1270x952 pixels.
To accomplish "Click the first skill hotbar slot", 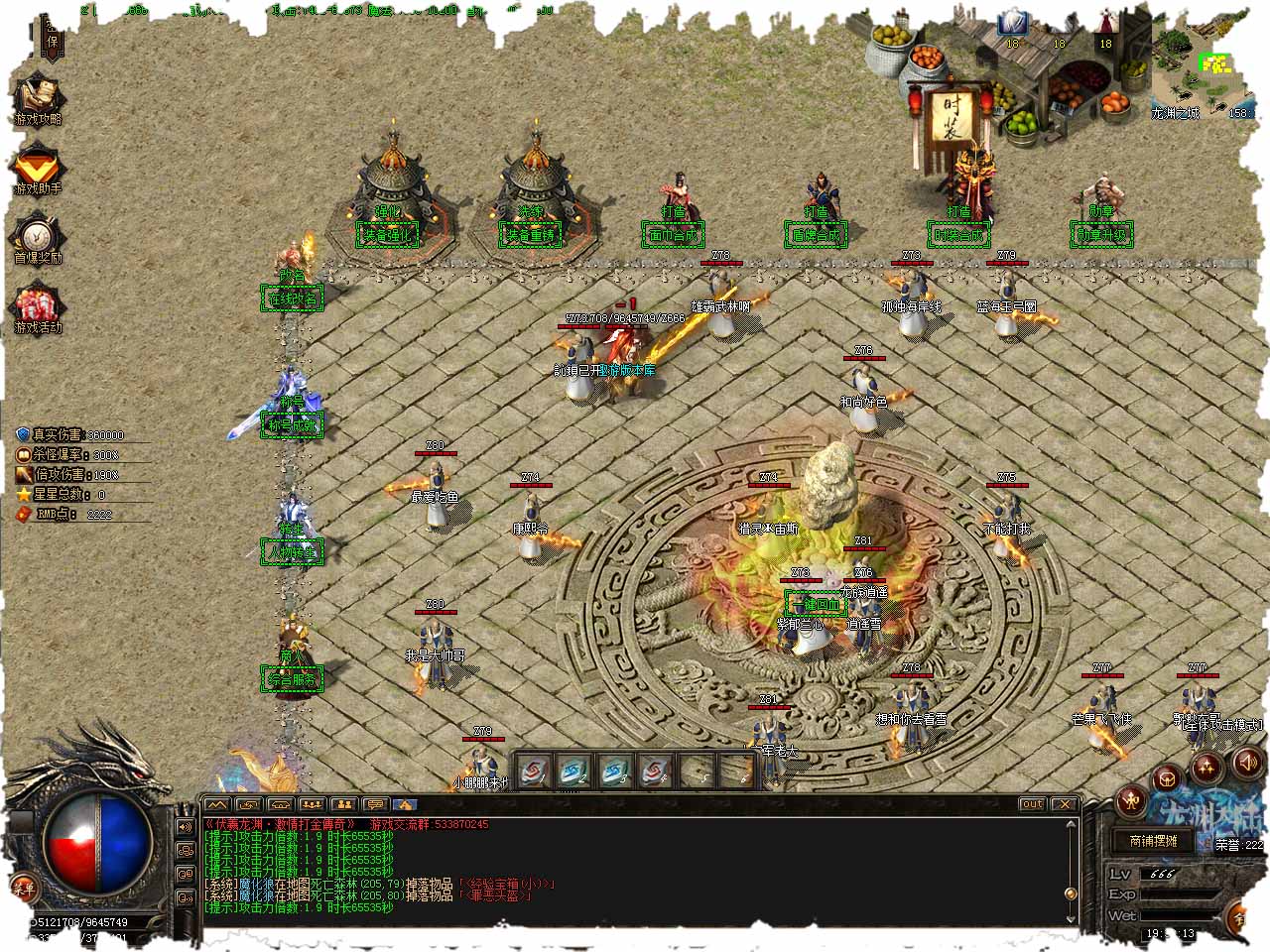I will (x=534, y=771).
